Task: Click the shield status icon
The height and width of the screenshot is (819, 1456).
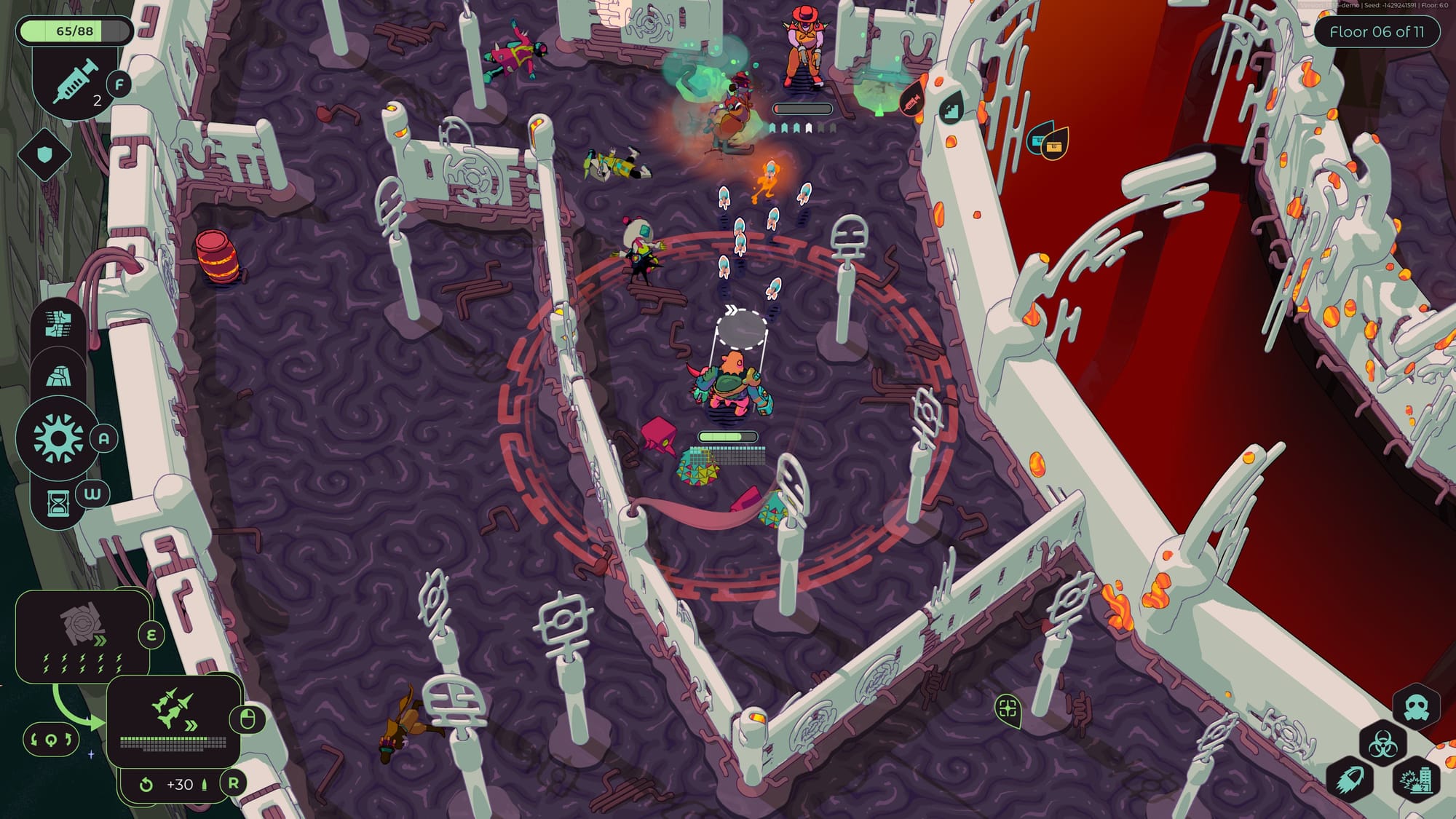Action: tap(44, 154)
